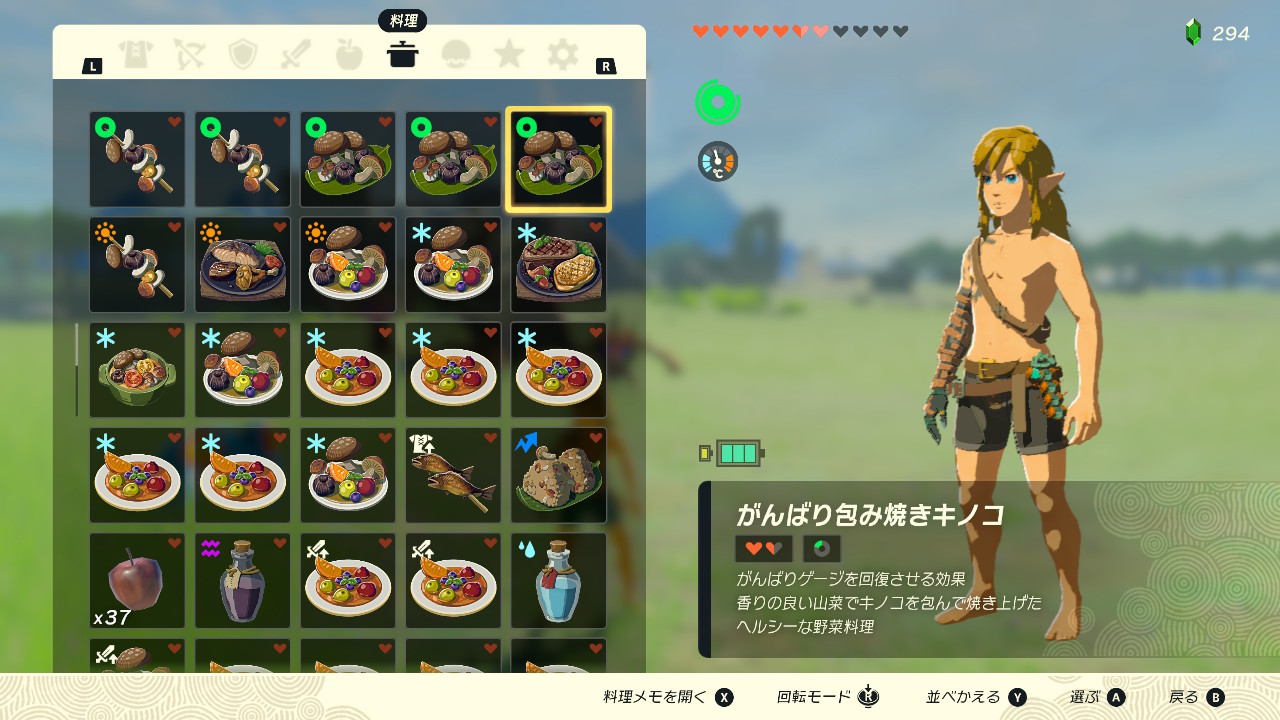Viewport: 1280px width, 720px height.
Task: Click the green stamina wheel icon beside Link
Action: pyautogui.click(x=718, y=101)
